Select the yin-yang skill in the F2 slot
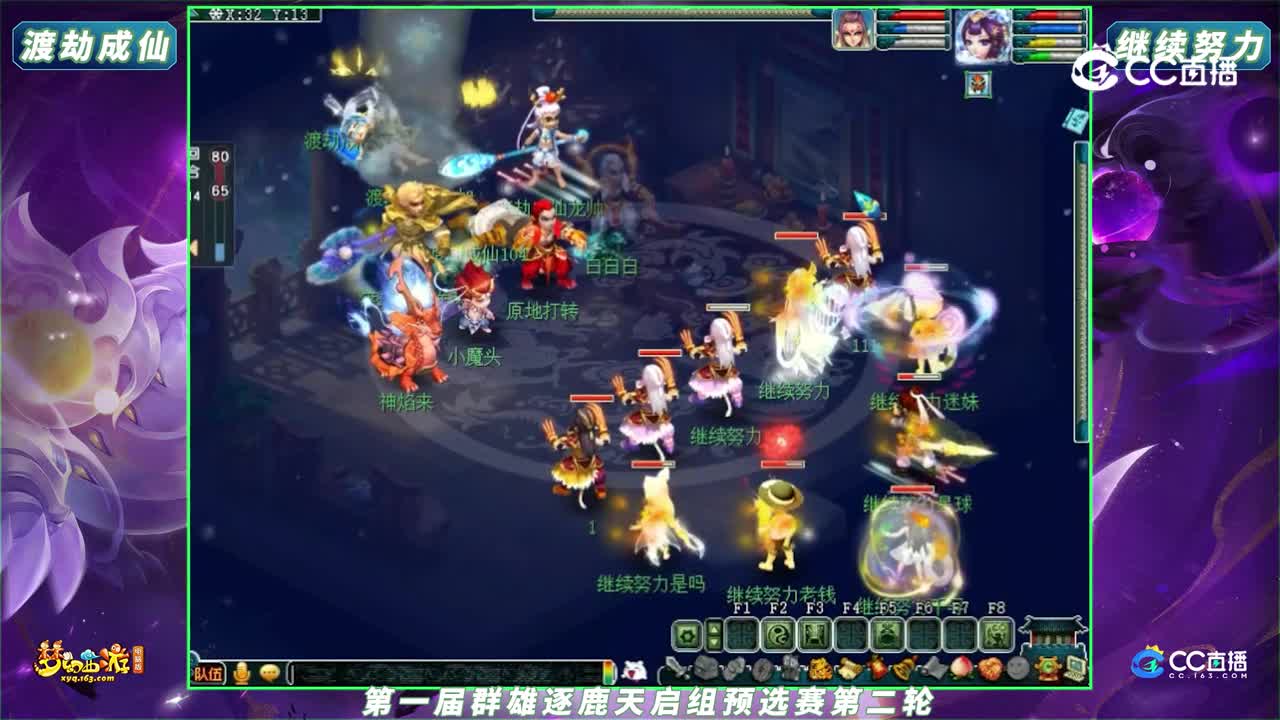This screenshot has width=1280, height=720. coord(776,633)
